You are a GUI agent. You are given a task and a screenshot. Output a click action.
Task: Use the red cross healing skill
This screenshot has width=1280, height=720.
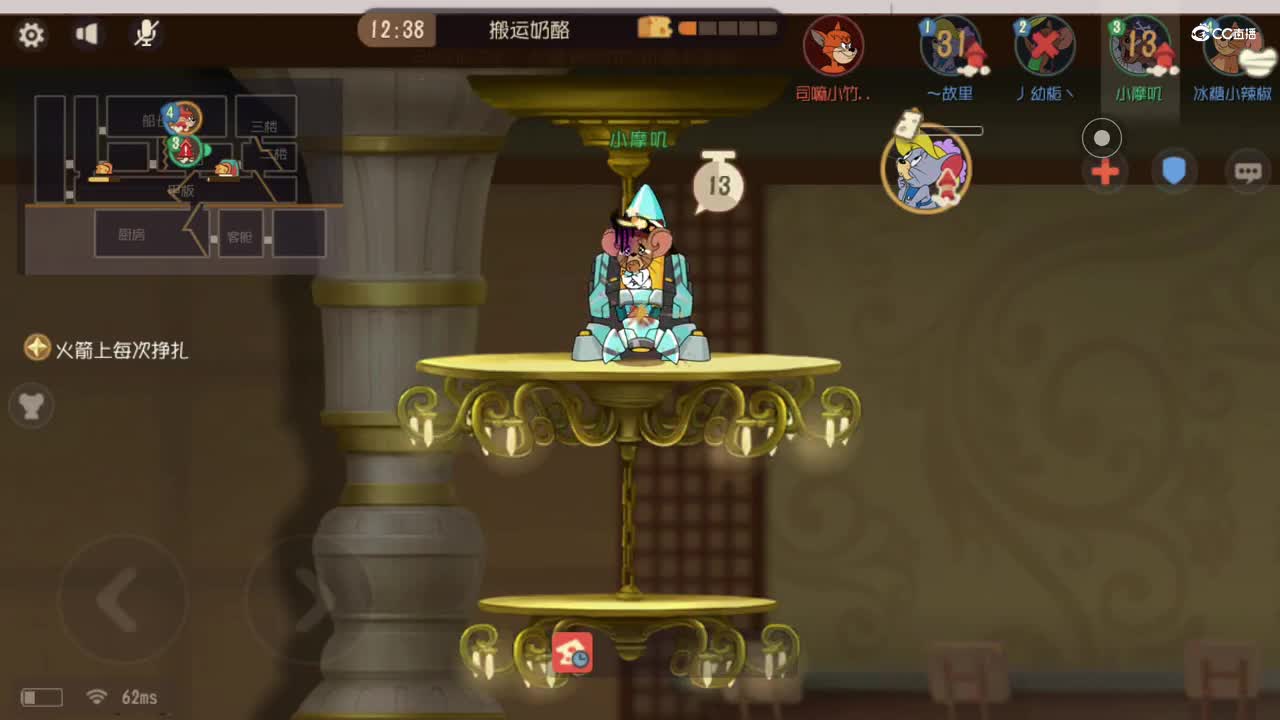[x=1103, y=172]
